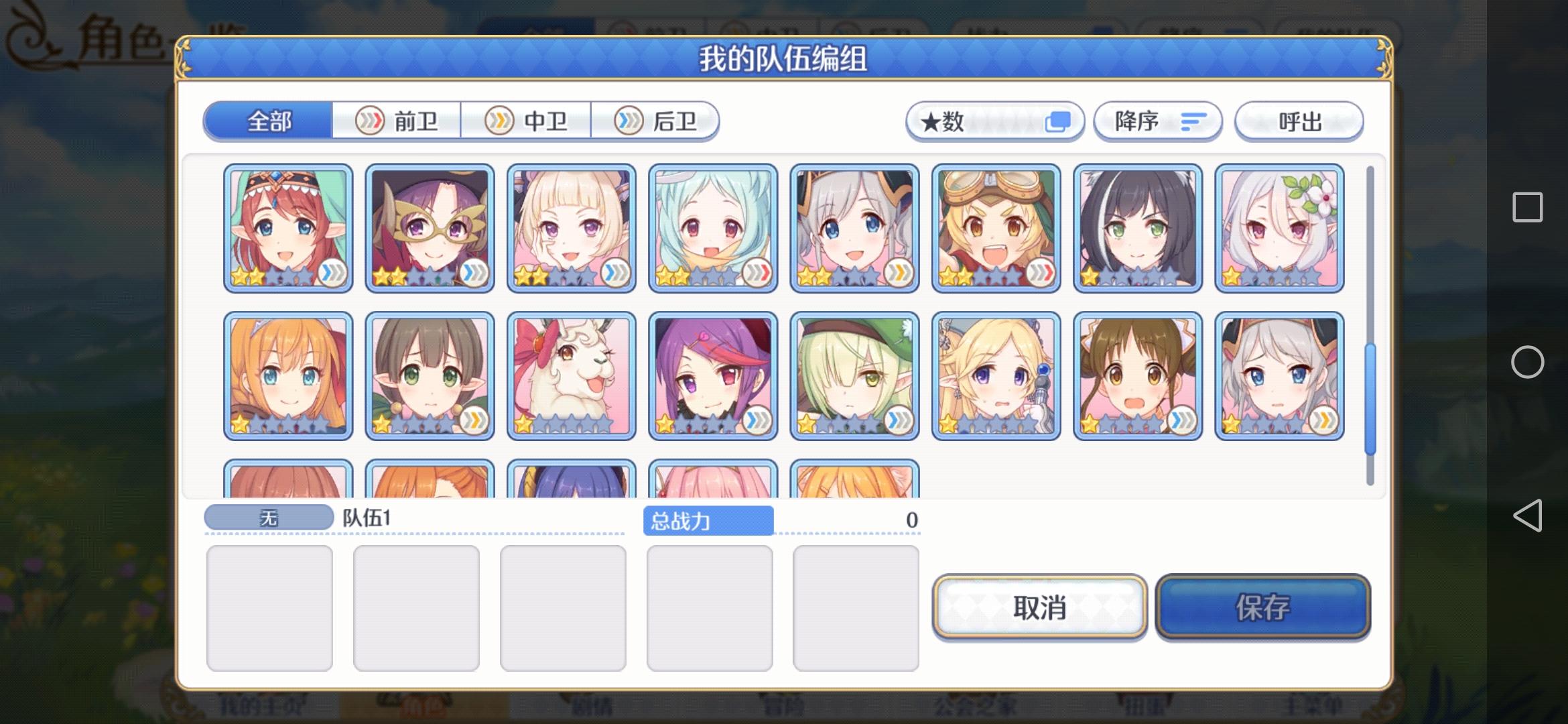Screen dimensions: 1568x724
Task: Click the first empty team slot
Action: point(269,604)
